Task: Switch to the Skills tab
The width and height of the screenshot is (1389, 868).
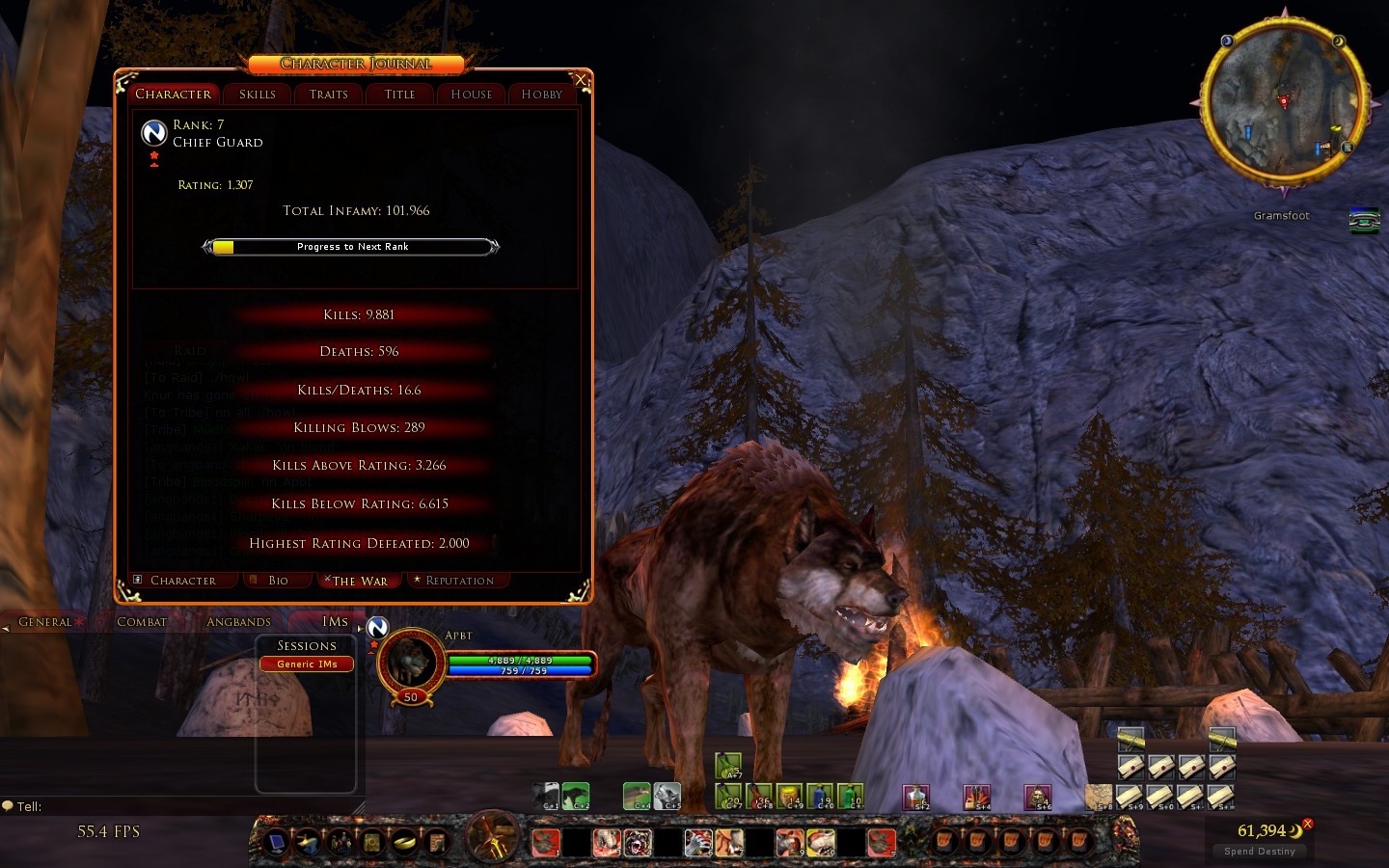Action: [x=258, y=95]
